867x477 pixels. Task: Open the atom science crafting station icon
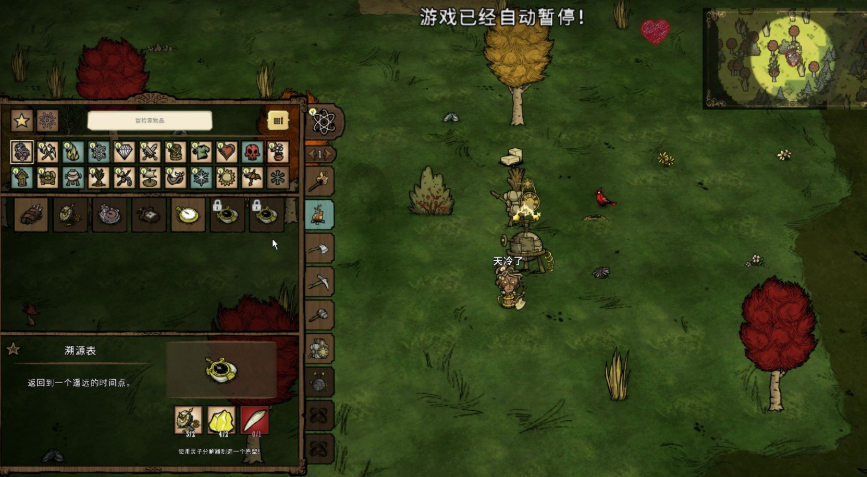pyautogui.click(x=323, y=122)
